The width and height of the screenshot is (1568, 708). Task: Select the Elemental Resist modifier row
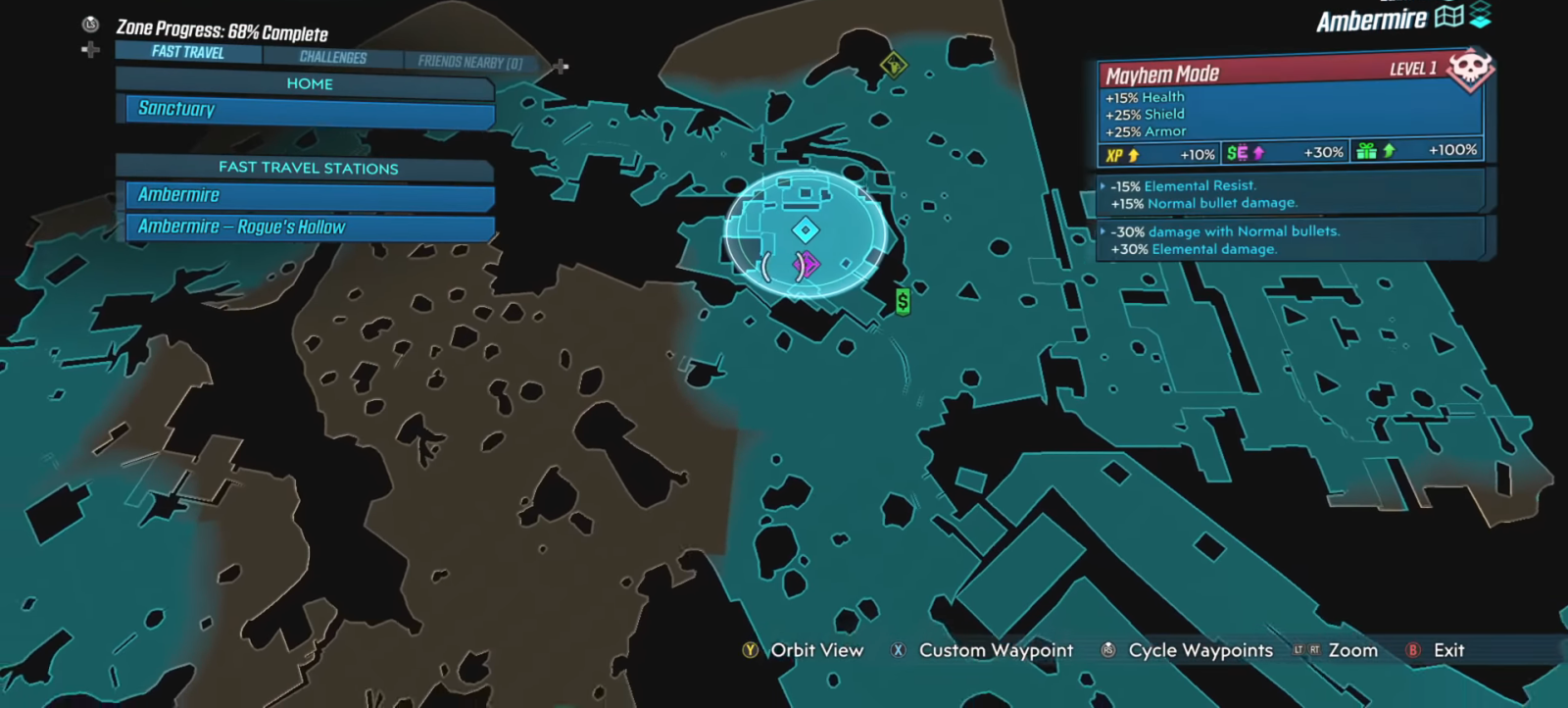(x=1292, y=194)
